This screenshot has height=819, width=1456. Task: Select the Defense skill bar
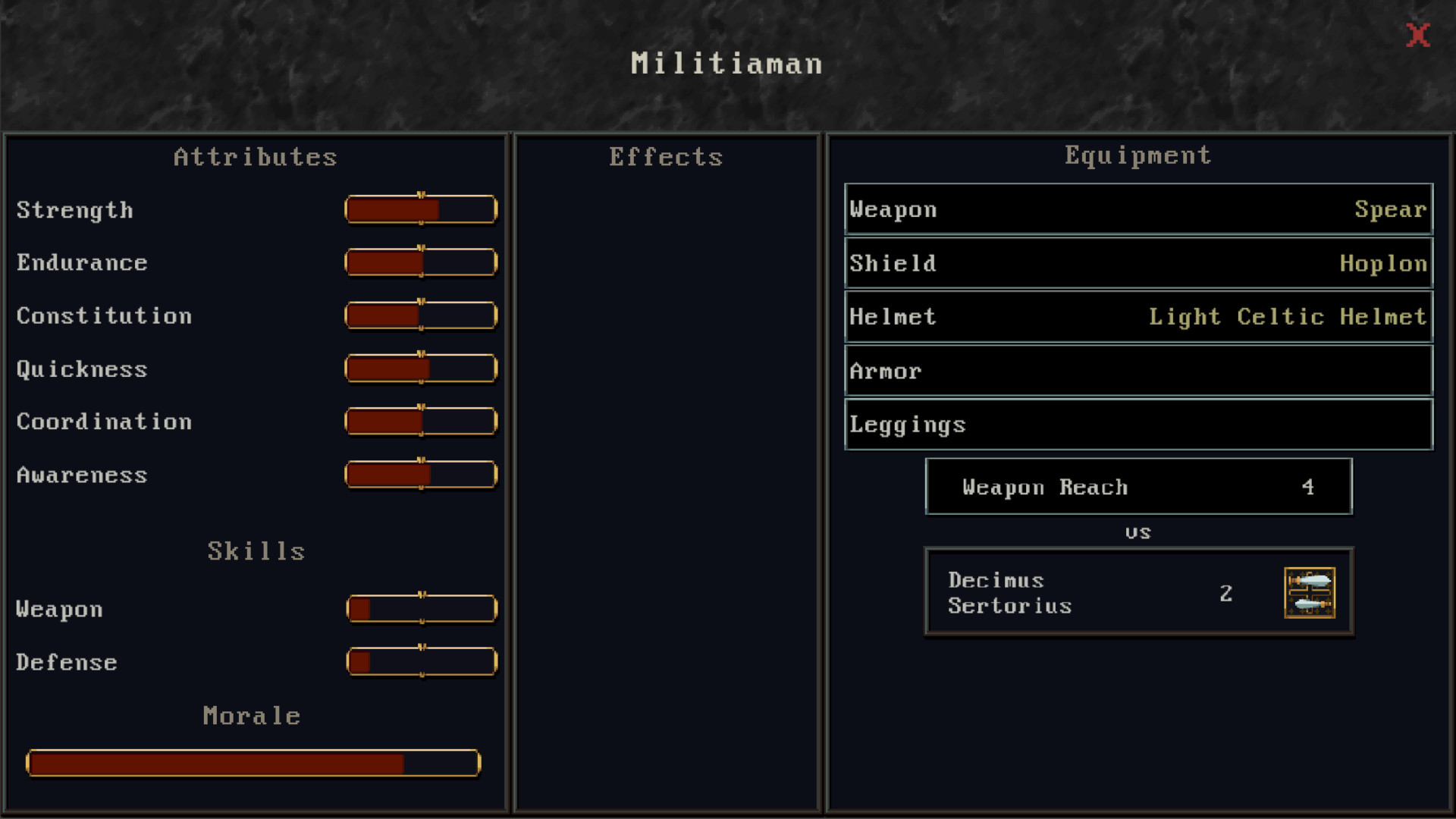pyautogui.click(x=421, y=661)
